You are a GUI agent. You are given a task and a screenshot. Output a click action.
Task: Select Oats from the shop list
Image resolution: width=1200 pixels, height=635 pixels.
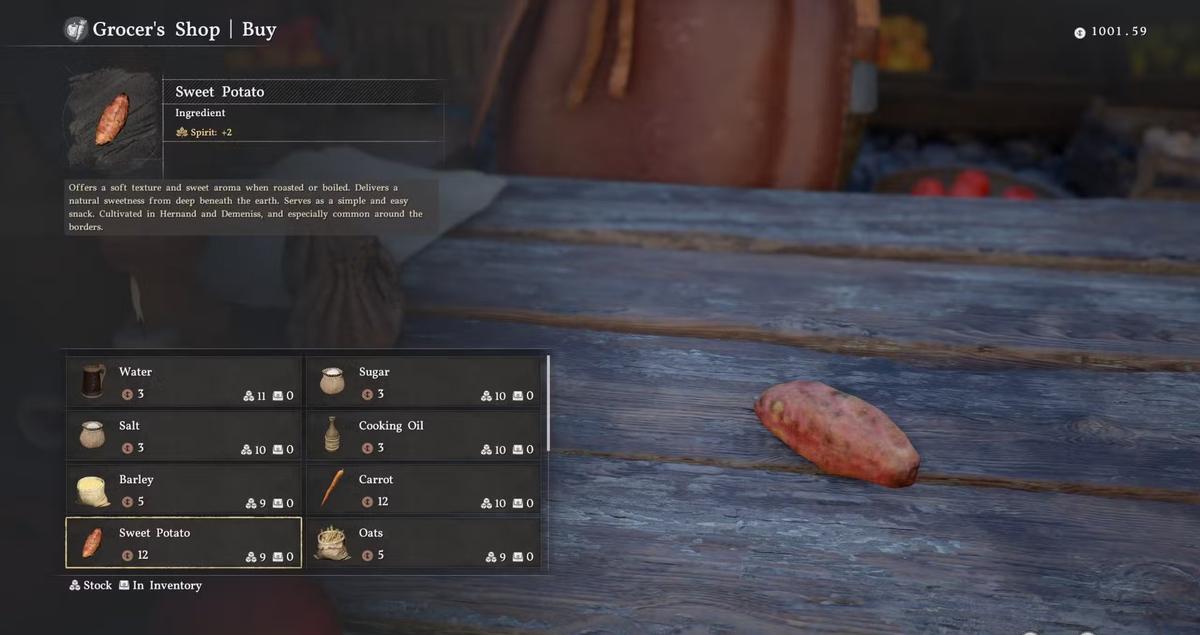(x=423, y=543)
